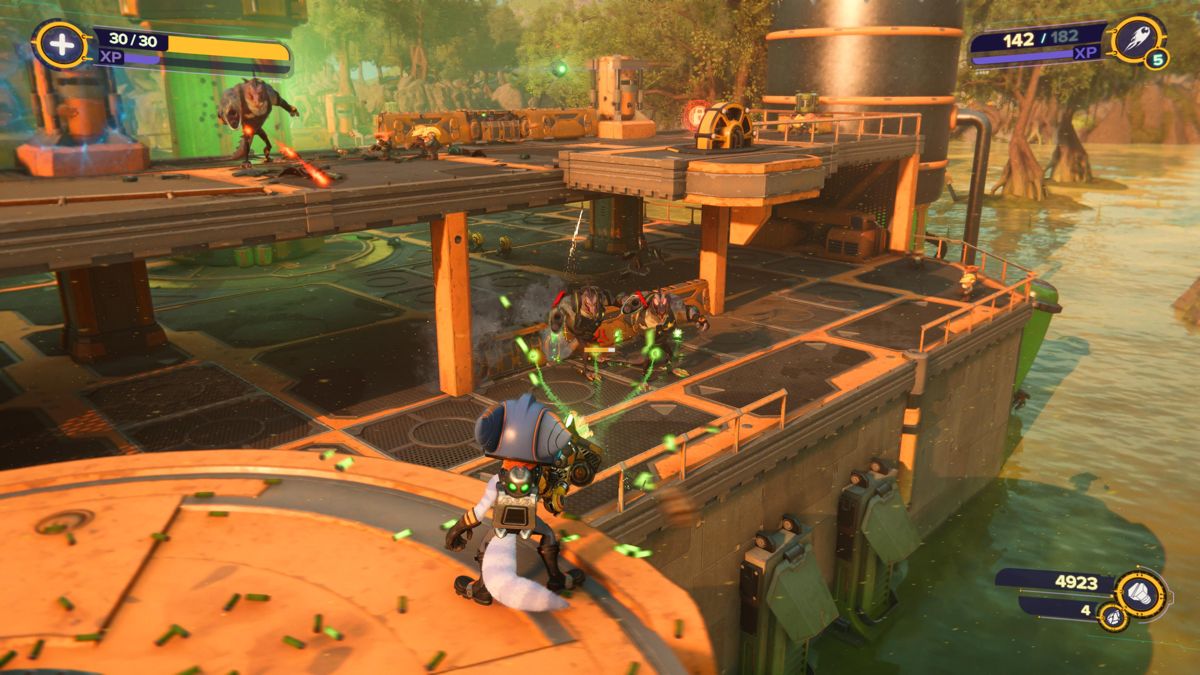The image size is (1200, 675).
Task: Click the Raritanium crystal icon
Action: tap(1113, 617)
